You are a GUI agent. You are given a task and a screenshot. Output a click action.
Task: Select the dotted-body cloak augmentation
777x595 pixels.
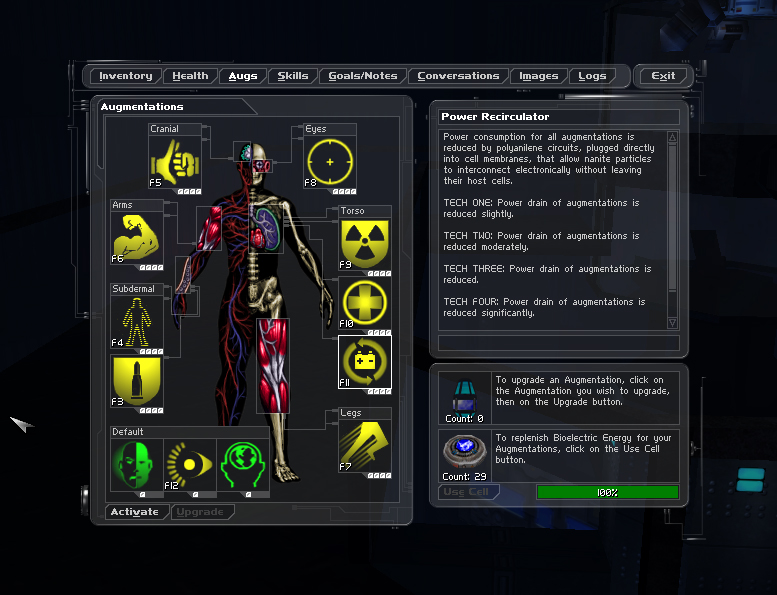point(137,321)
